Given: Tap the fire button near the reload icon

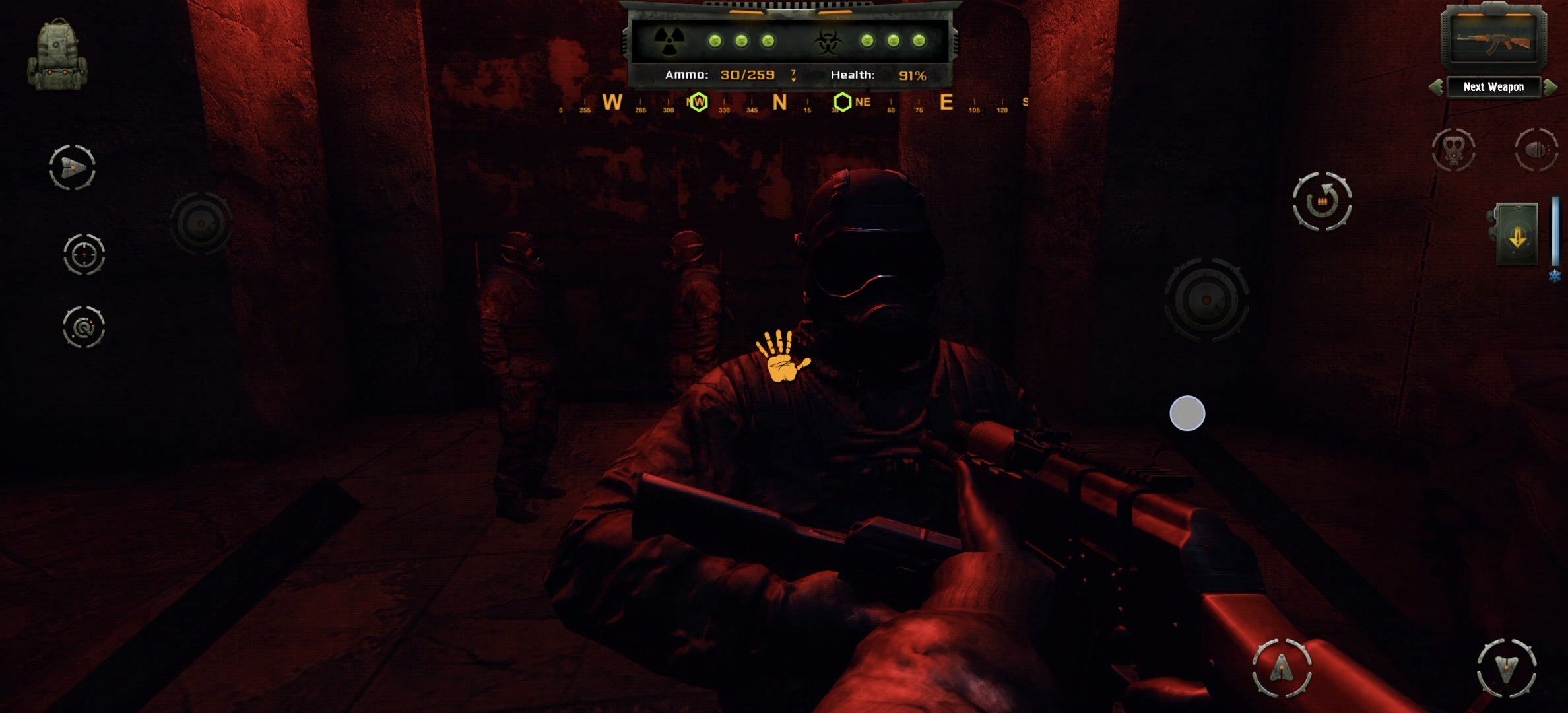Looking at the screenshot, I should pos(1206,300).
